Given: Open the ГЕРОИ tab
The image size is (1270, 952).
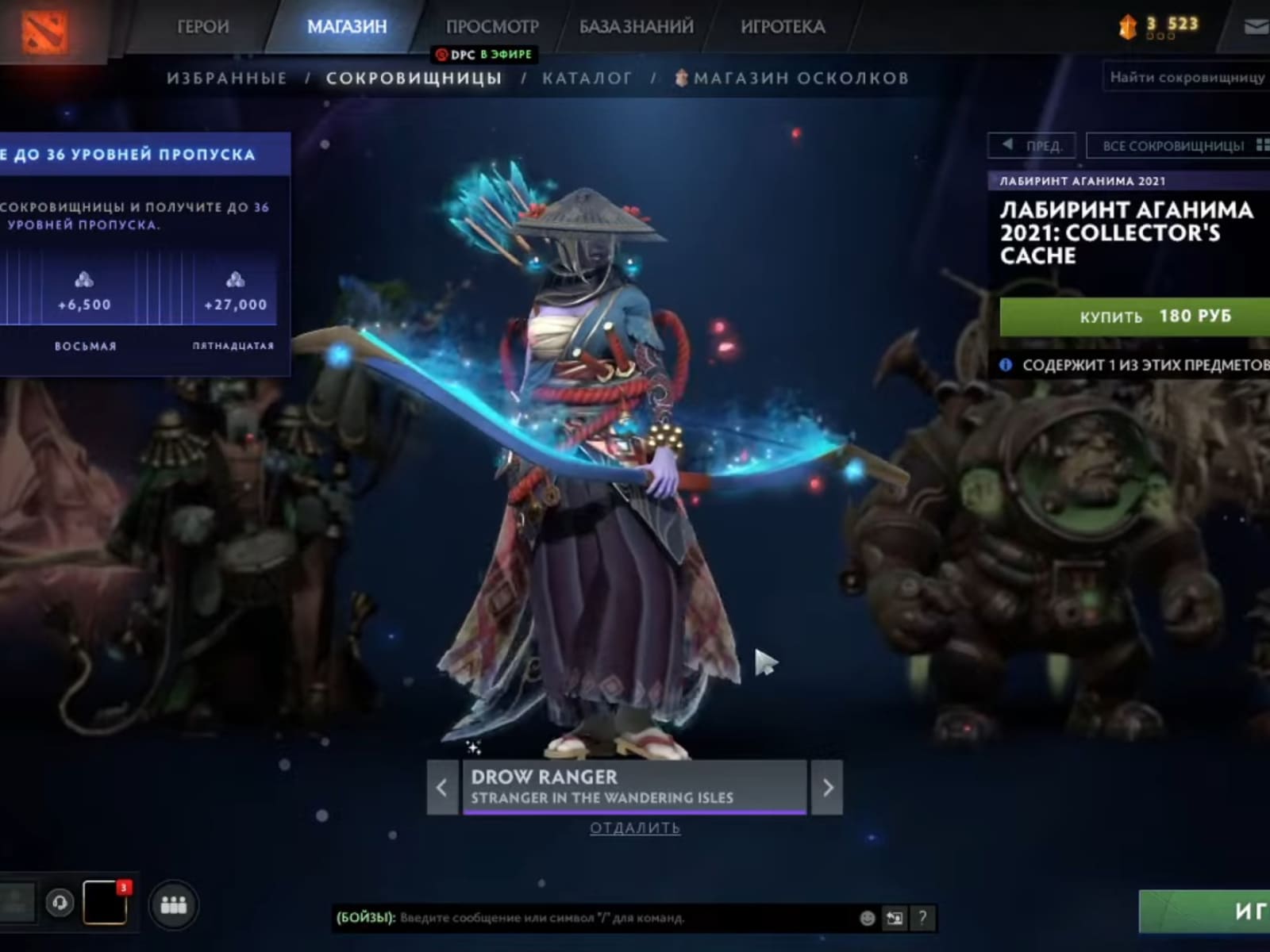Looking at the screenshot, I should (x=202, y=27).
